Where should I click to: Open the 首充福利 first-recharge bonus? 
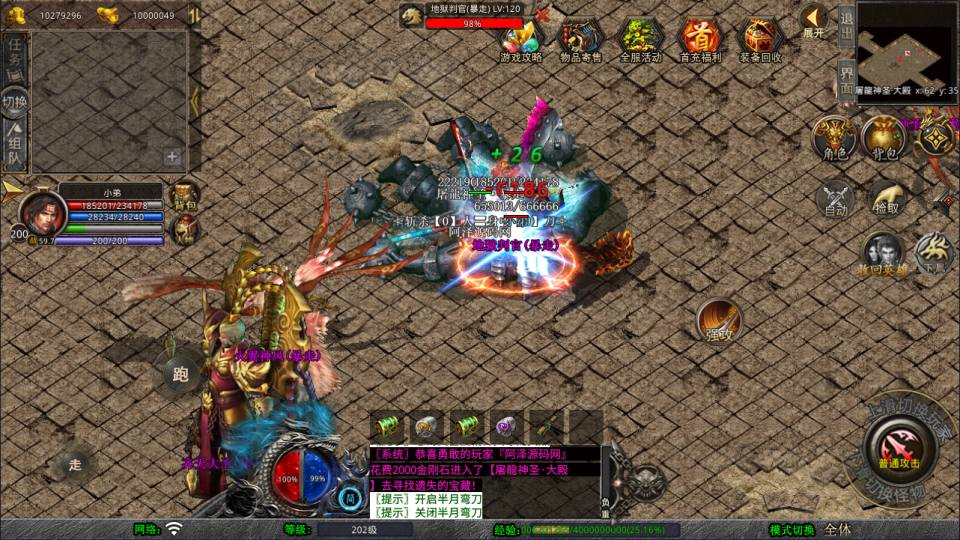pyautogui.click(x=700, y=39)
